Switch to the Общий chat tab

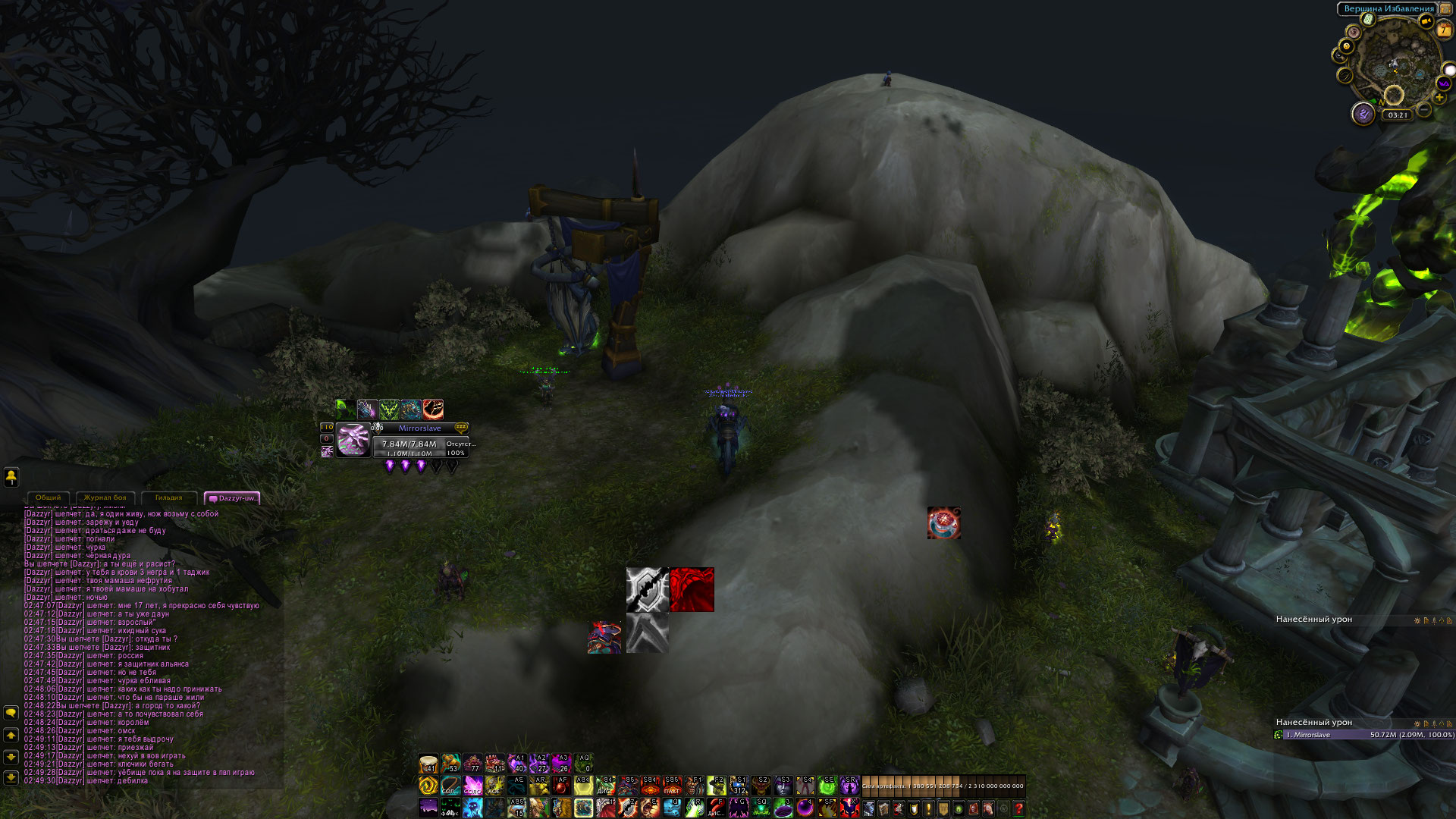[48, 498]
